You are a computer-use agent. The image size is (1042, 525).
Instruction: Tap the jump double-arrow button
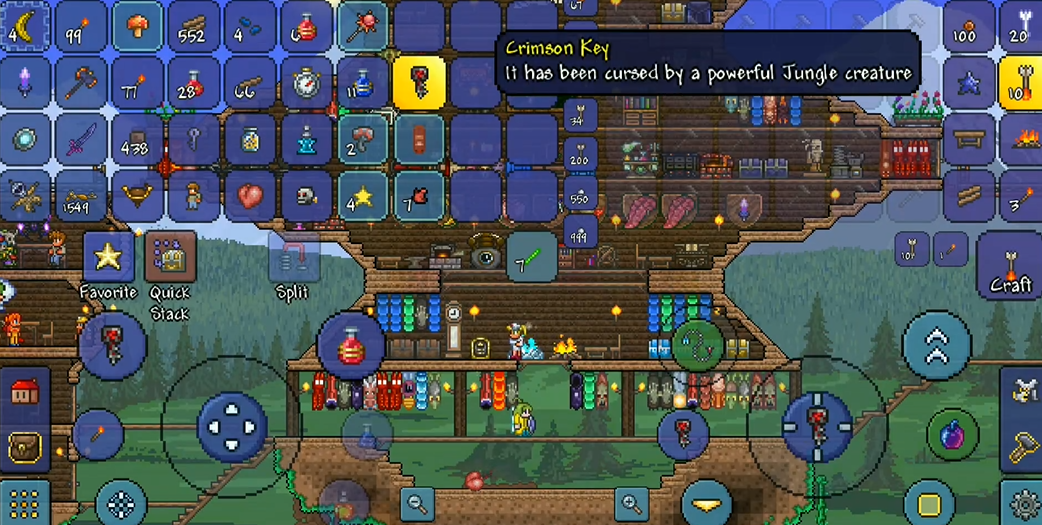point(936,345)
